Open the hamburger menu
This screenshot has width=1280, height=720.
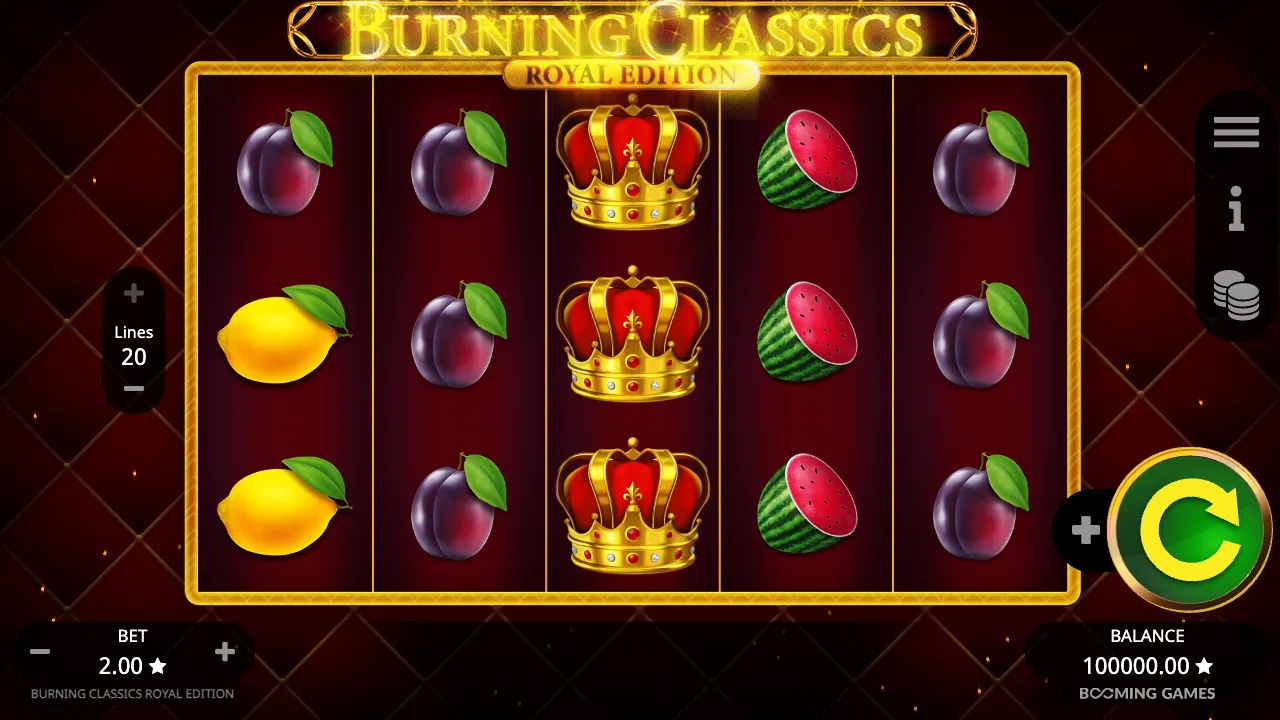point(1236,131)
